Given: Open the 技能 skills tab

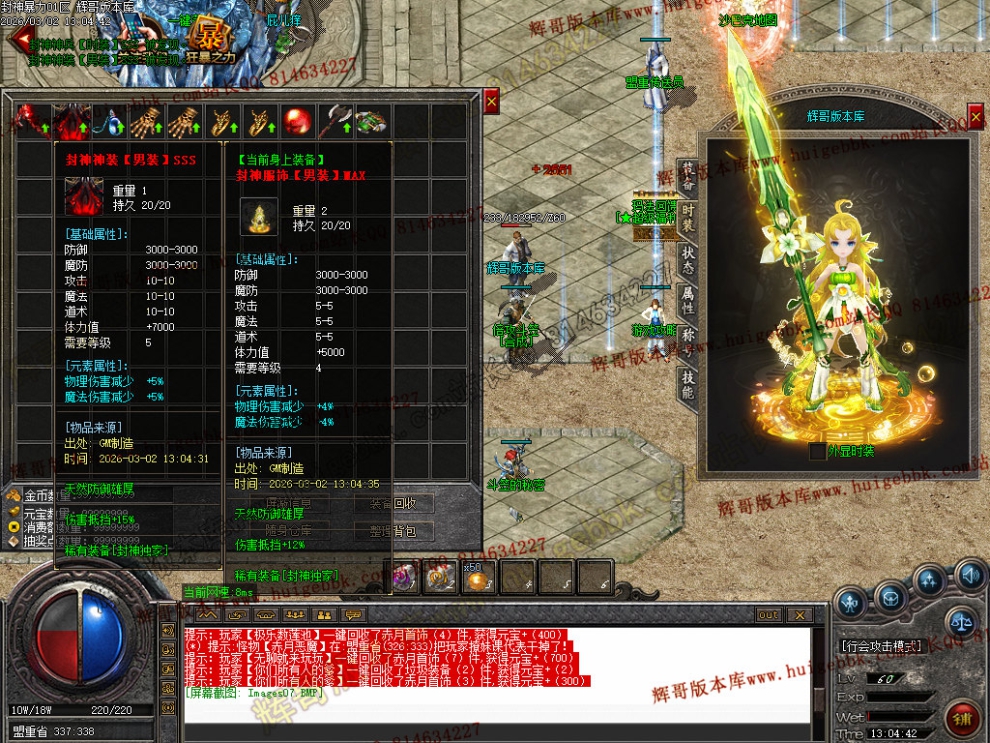Looking at the screenshot, I should [x=688, y=384].
